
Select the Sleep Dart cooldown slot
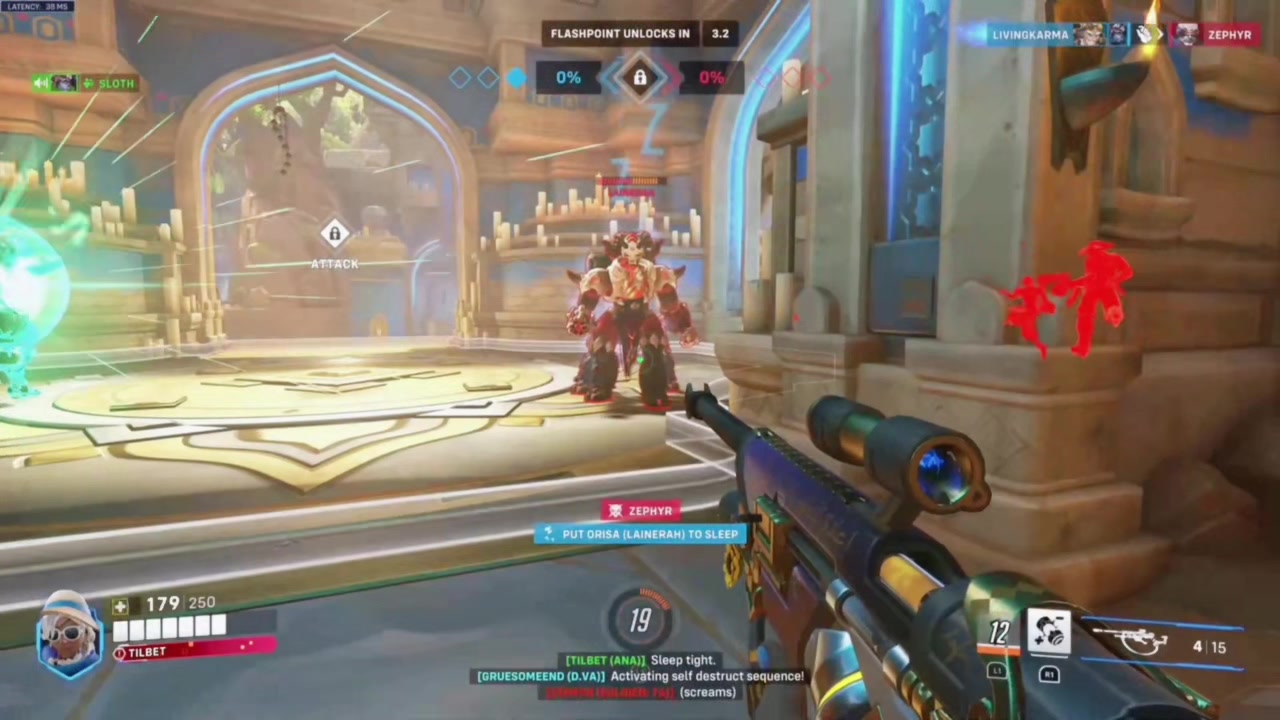[x=999, y=634]
